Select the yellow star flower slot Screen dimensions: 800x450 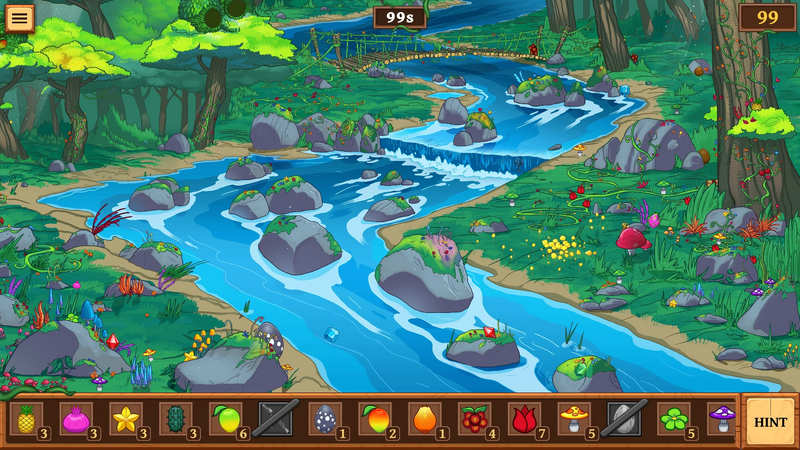(x=126, y=418)
